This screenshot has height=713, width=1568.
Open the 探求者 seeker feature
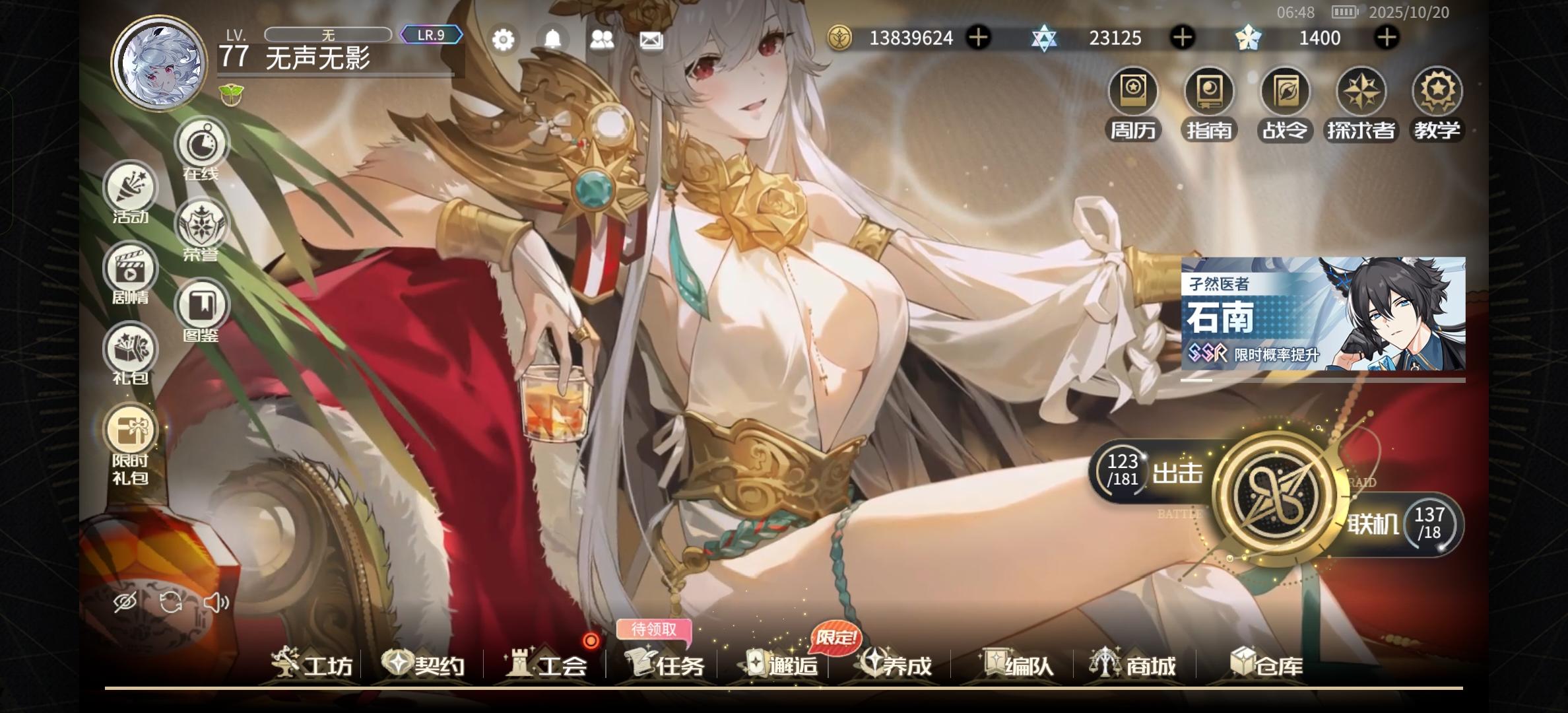(x=1361, y=102)
